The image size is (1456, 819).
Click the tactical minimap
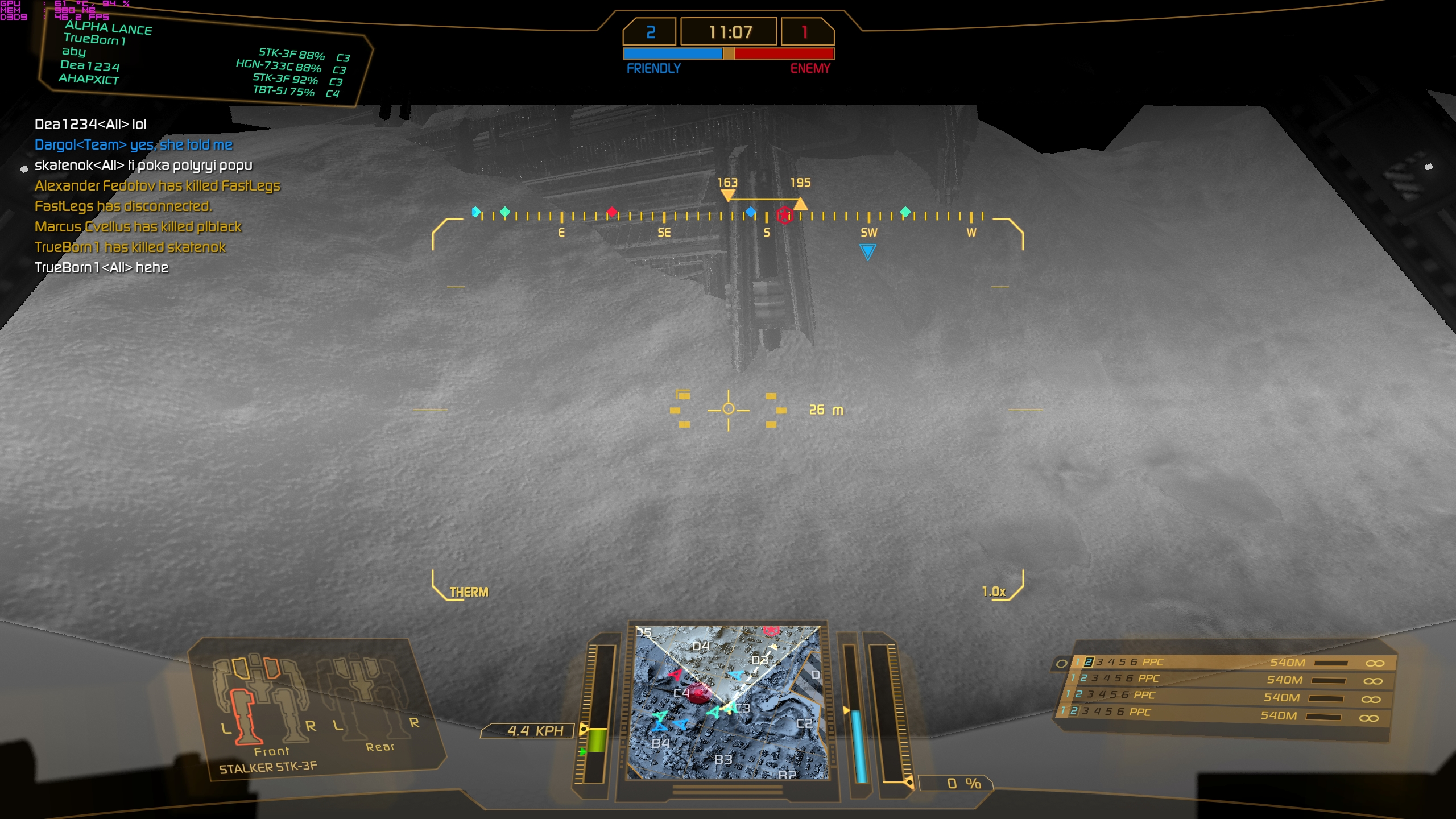click(727, 702)
